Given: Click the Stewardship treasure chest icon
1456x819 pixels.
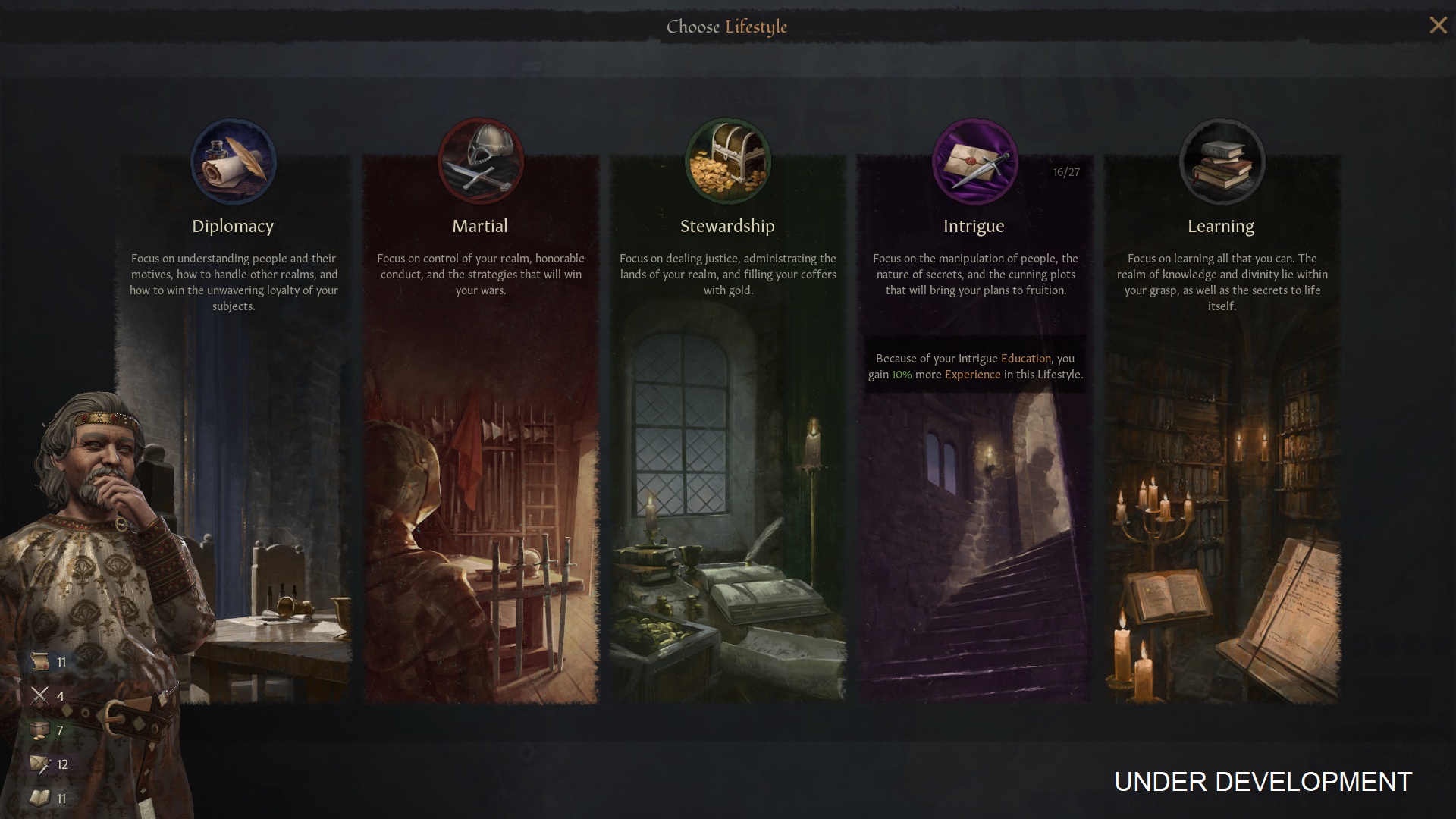Looking at the screenshot, I should click(727, 162).
